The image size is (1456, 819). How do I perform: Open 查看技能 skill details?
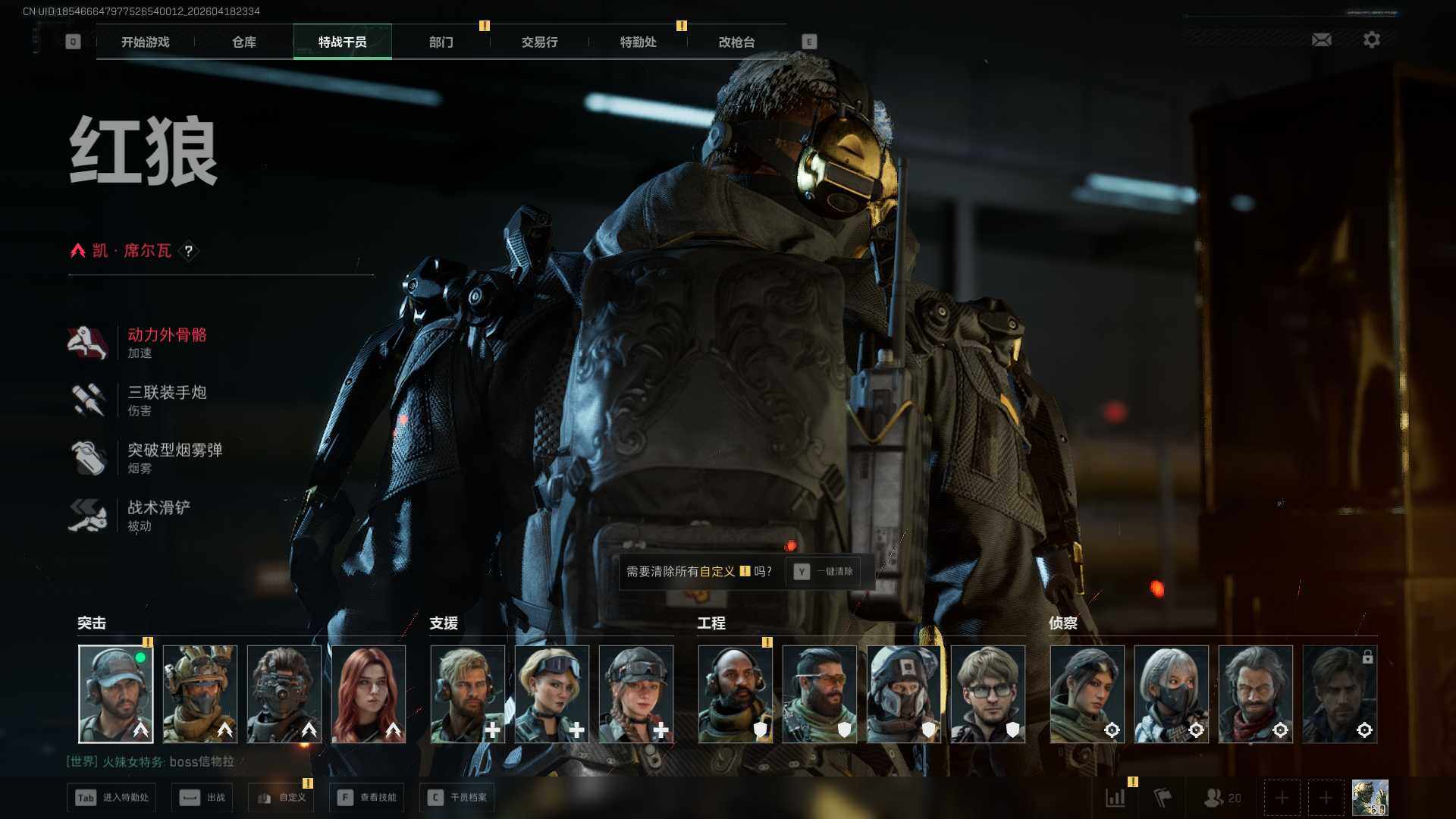click(x=368, y=798)
